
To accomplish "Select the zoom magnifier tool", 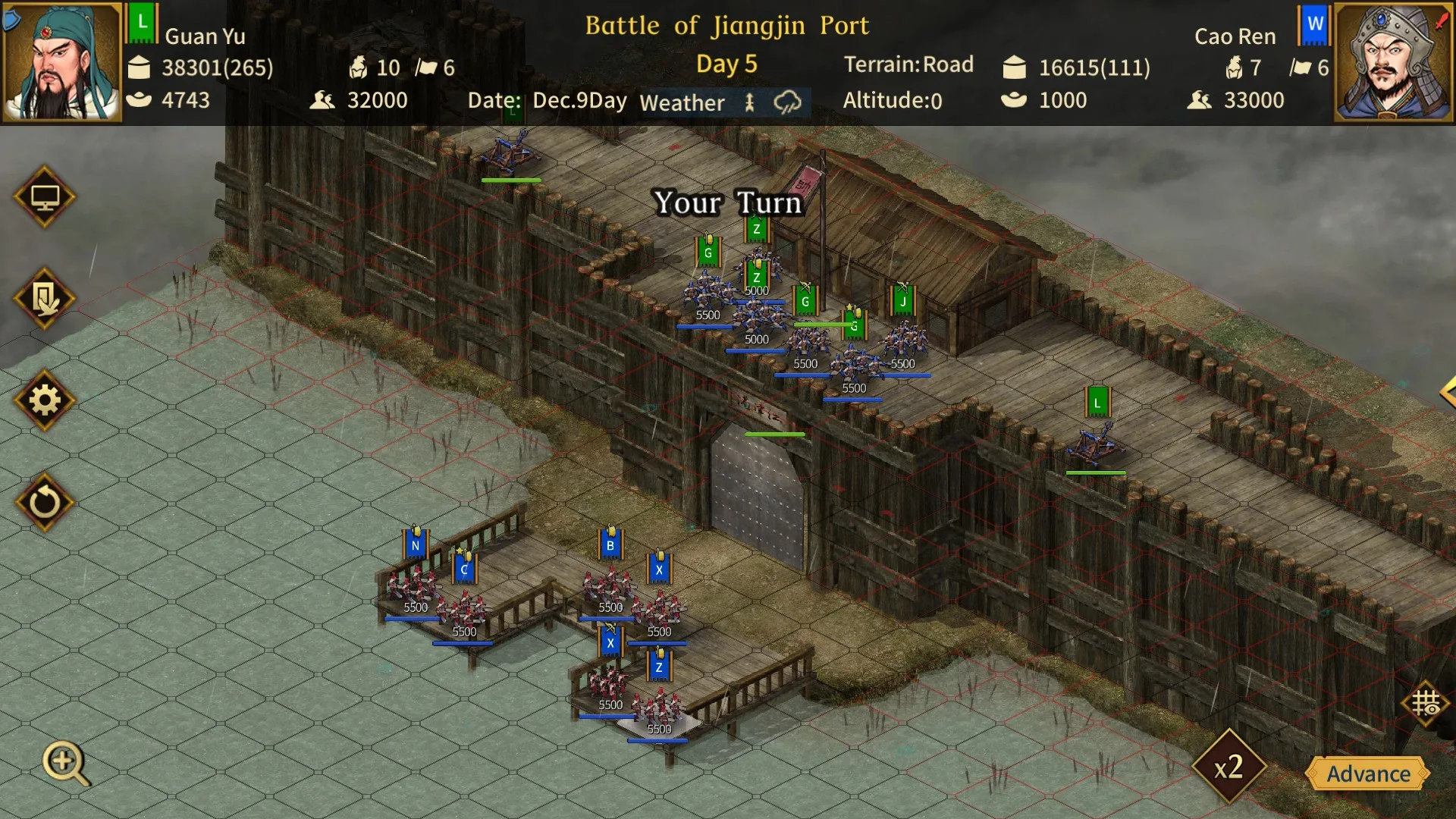I will (x=64, y=761).
